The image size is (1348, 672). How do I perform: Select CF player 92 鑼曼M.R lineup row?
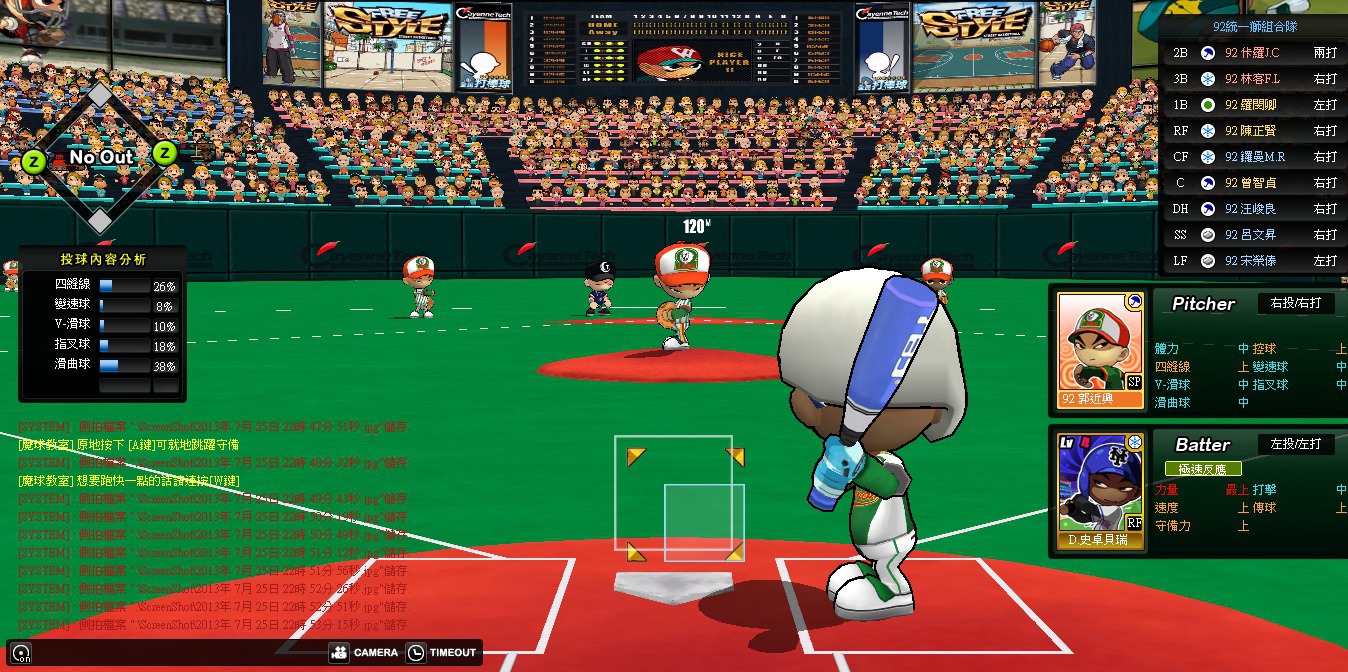1257,157
